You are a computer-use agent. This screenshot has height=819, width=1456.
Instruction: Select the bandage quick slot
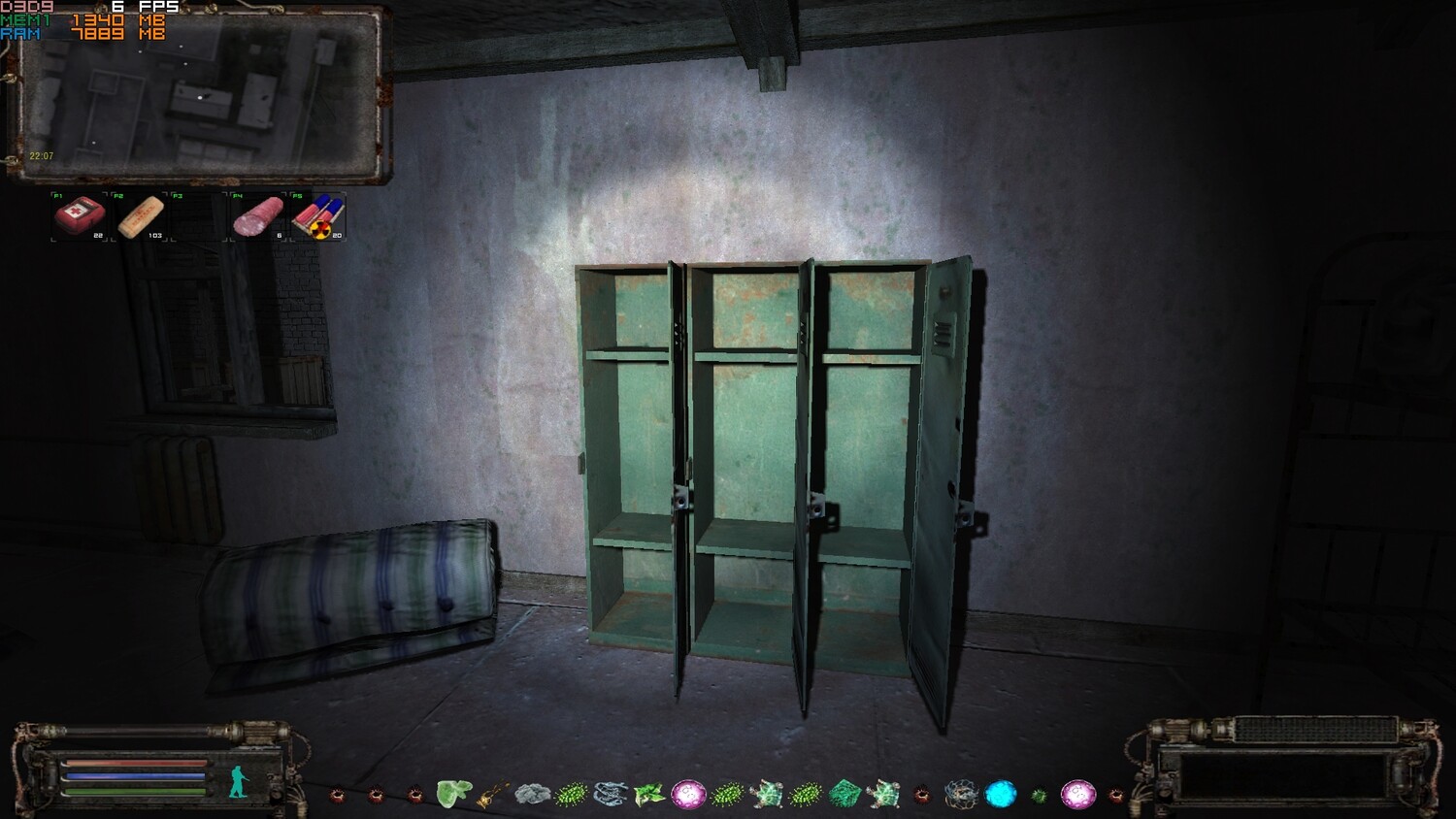(x=140, y=215)
